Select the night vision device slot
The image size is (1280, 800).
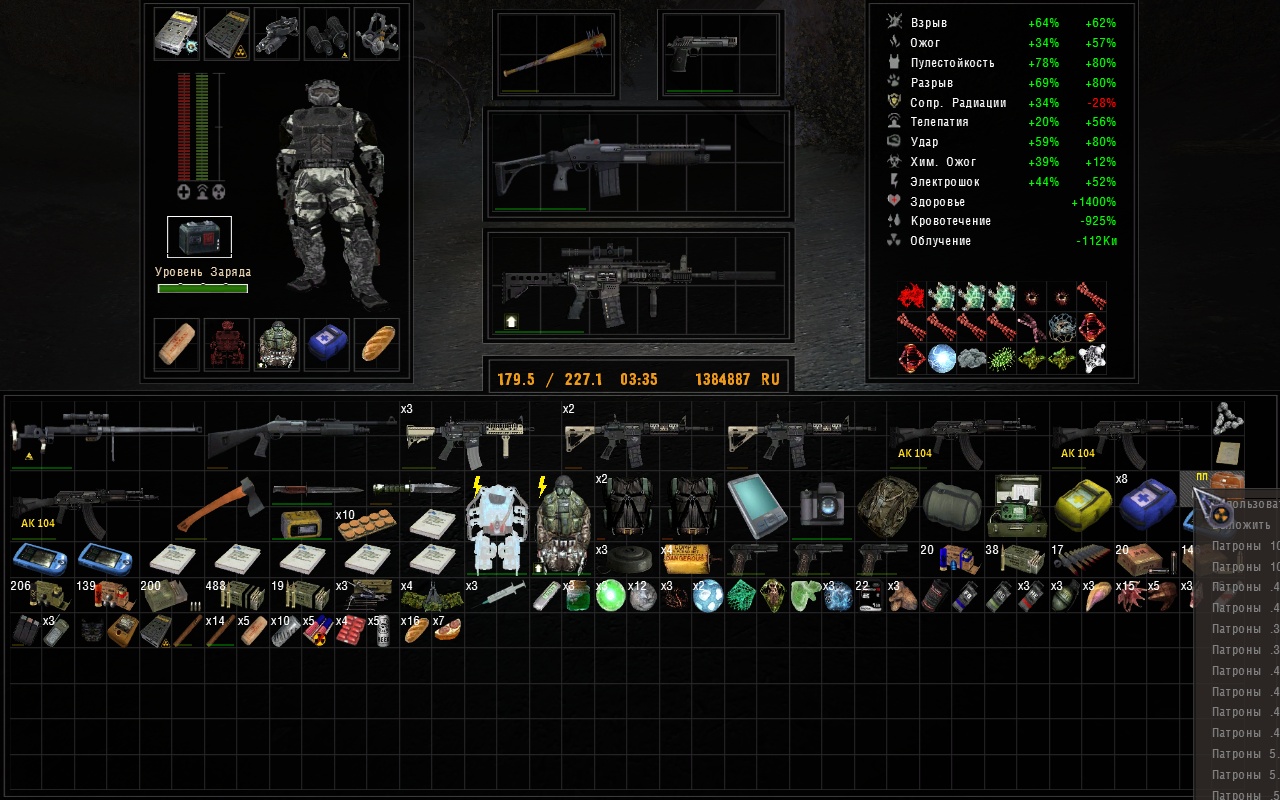click(277, 33)
